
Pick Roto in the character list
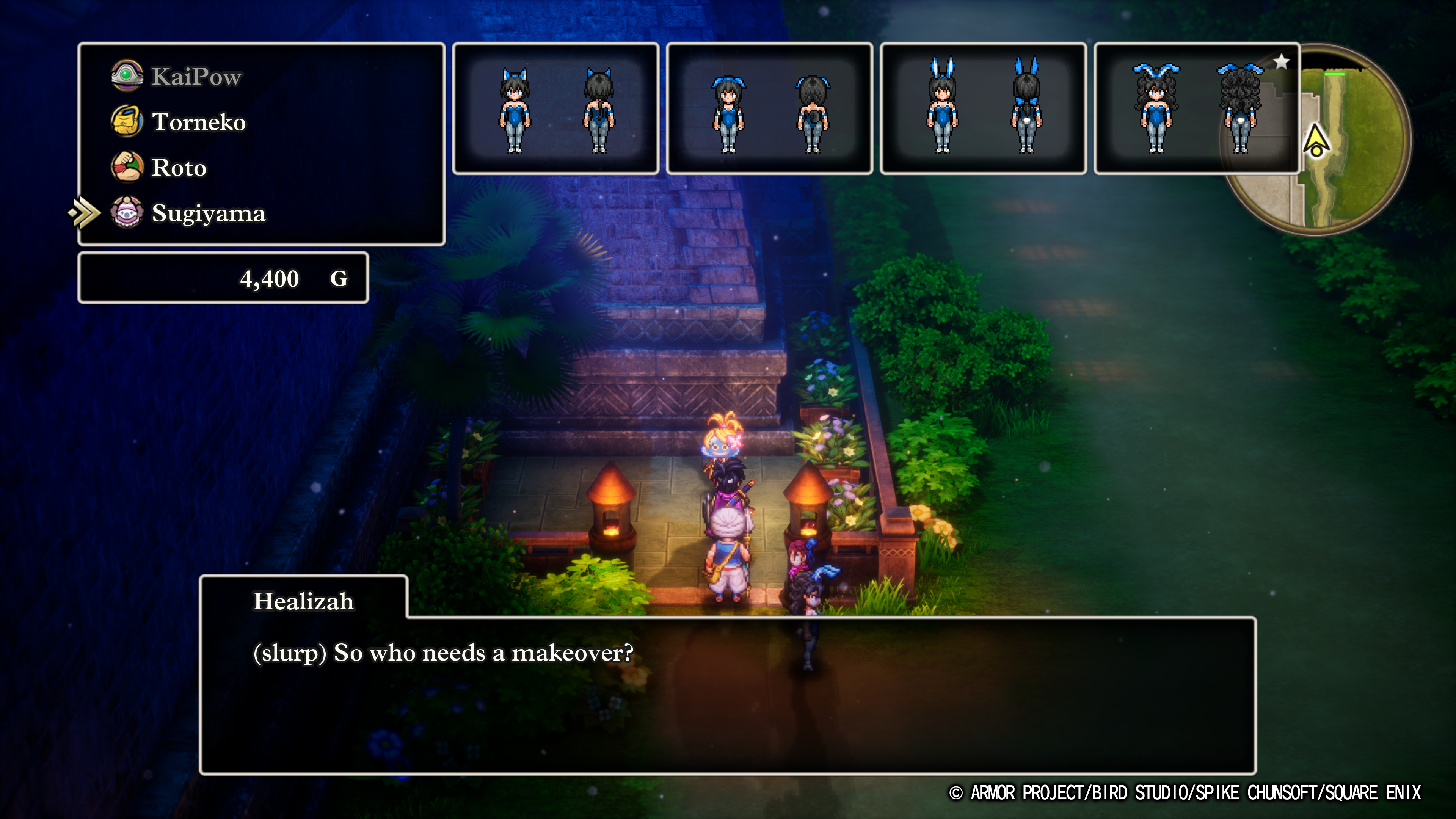(179, 168)
